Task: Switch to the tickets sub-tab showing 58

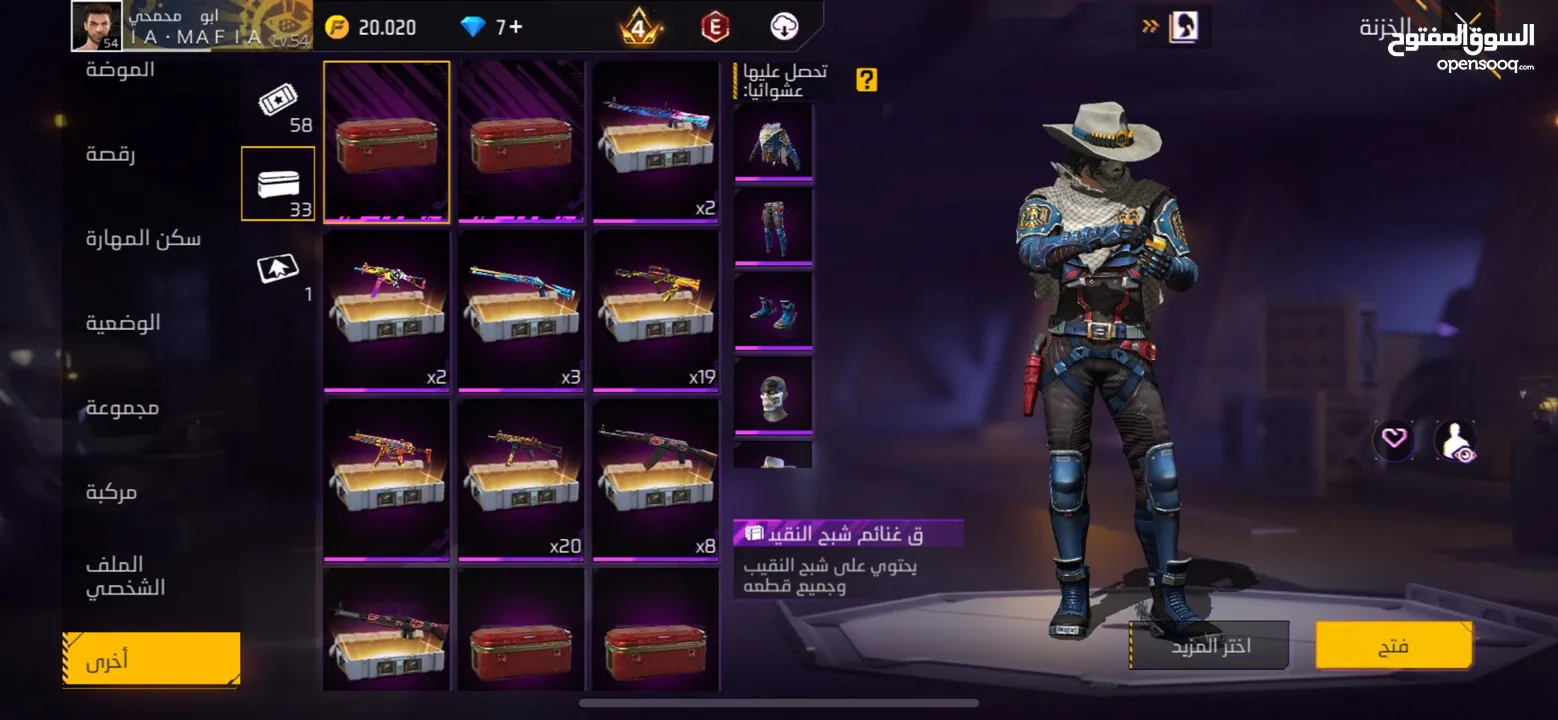Action: coord(278,107)
